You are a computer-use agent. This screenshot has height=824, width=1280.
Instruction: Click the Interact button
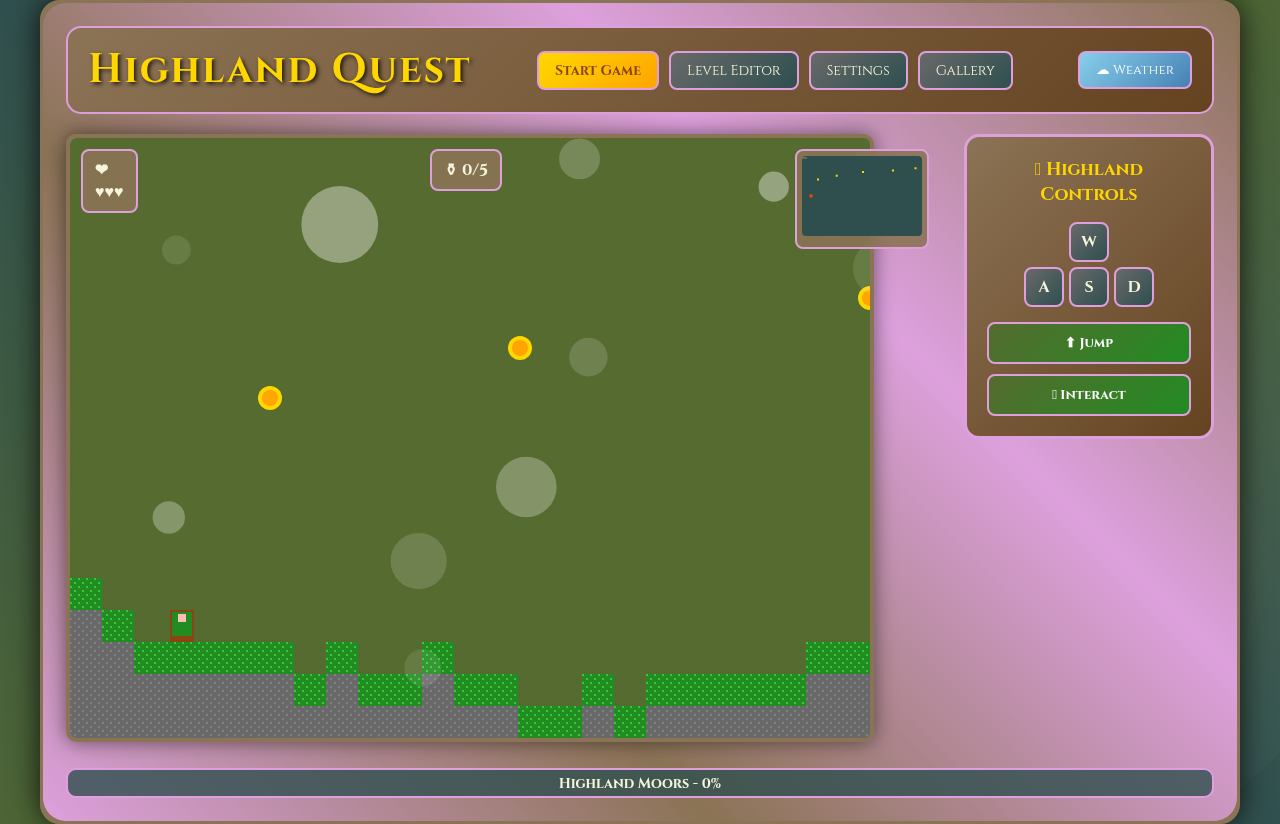pyautogui.click(x=1088, y=395)
